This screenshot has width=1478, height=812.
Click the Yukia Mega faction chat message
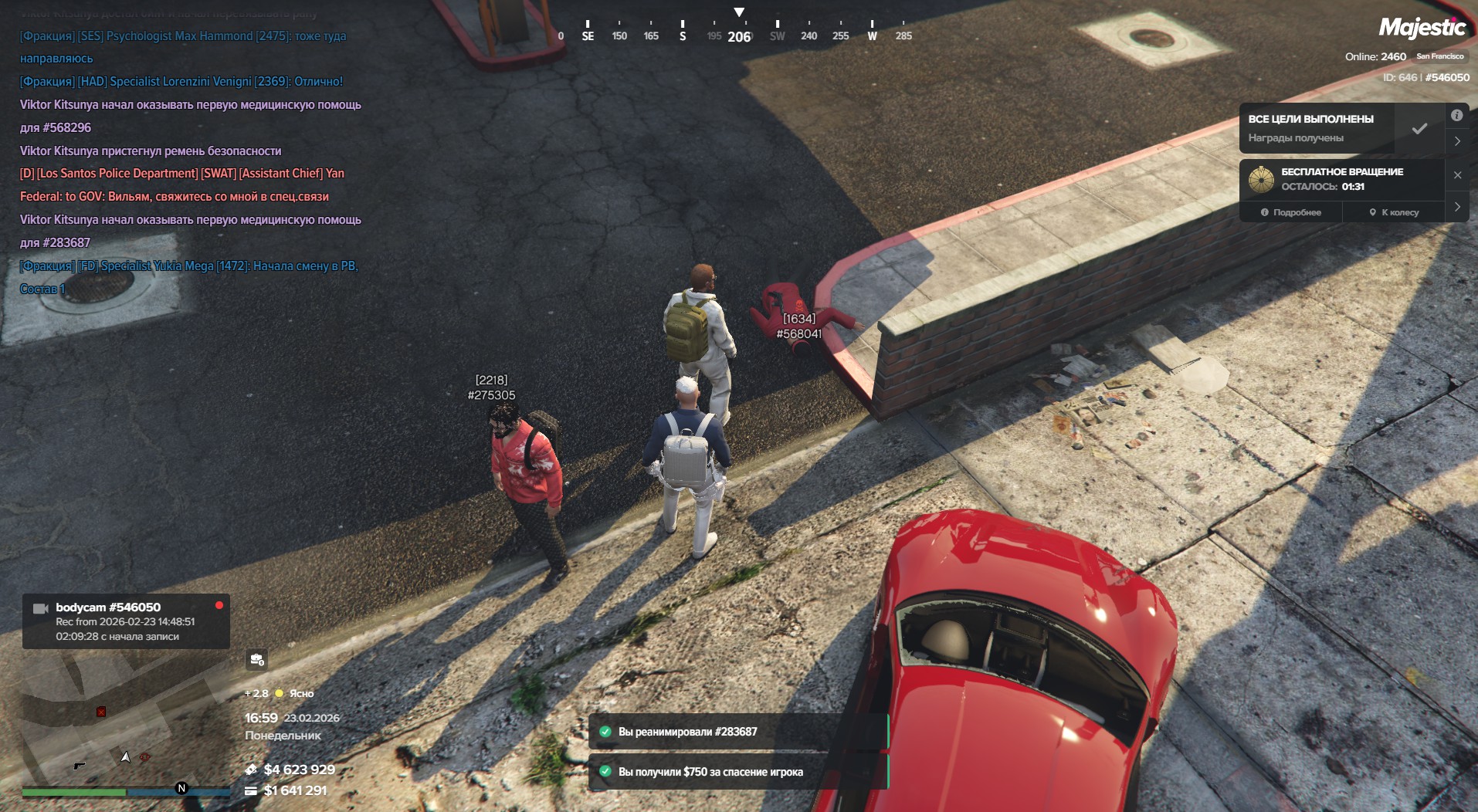coord(189,266)
